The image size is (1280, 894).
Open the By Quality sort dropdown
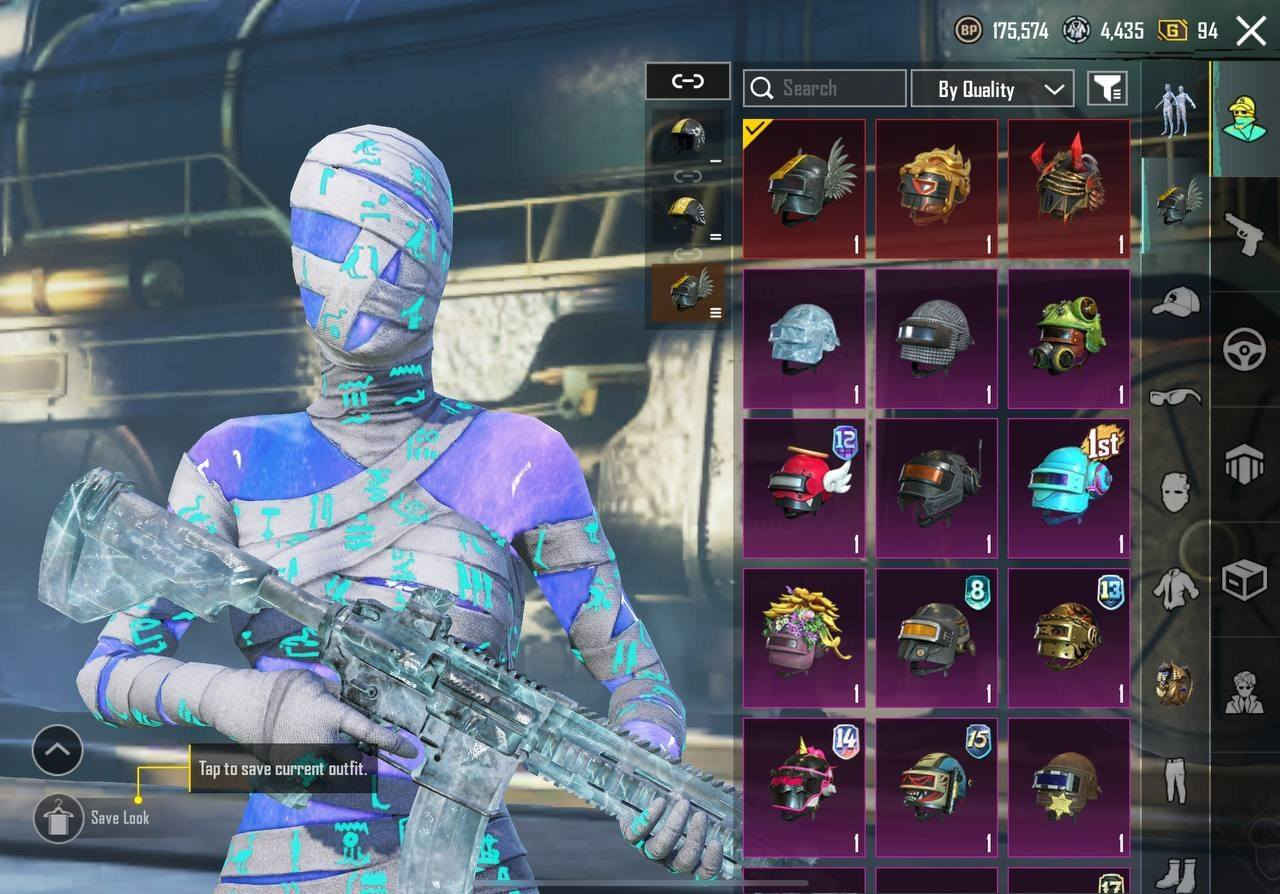pyautogui.click(x=992, y=89)
